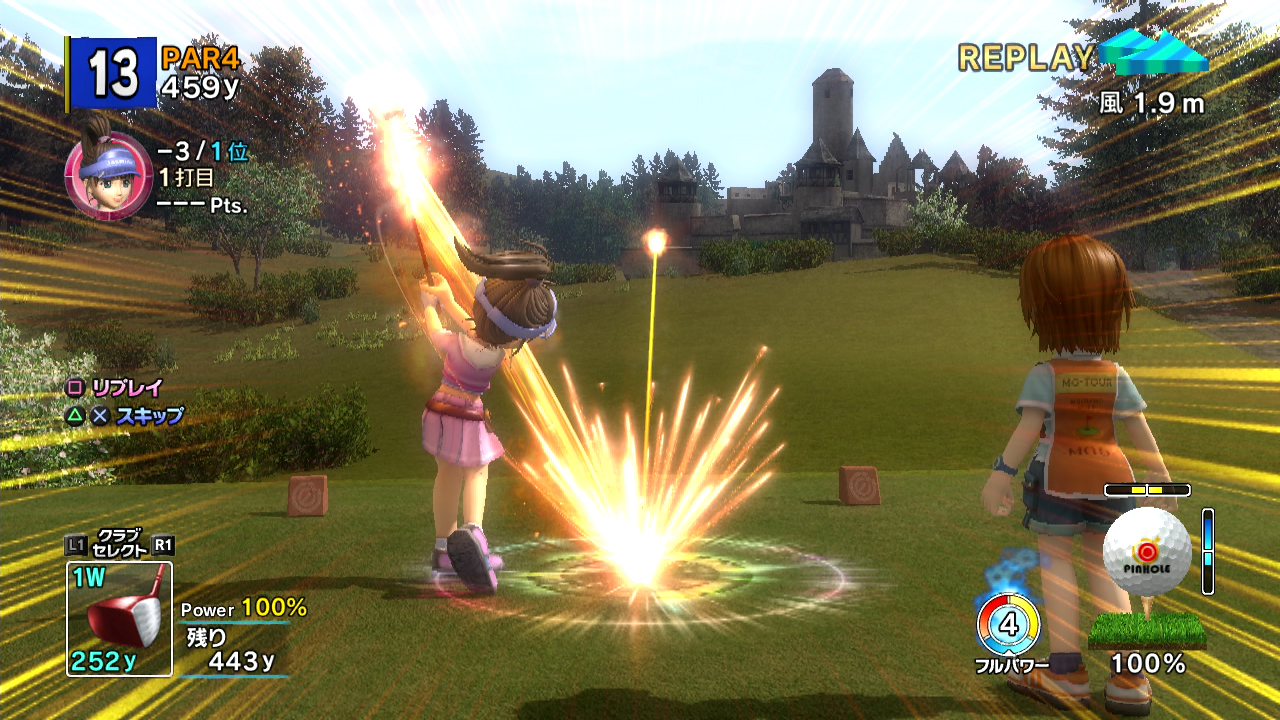
Task: Activate the full power mode counter
Action: [x=1008, y=627]
